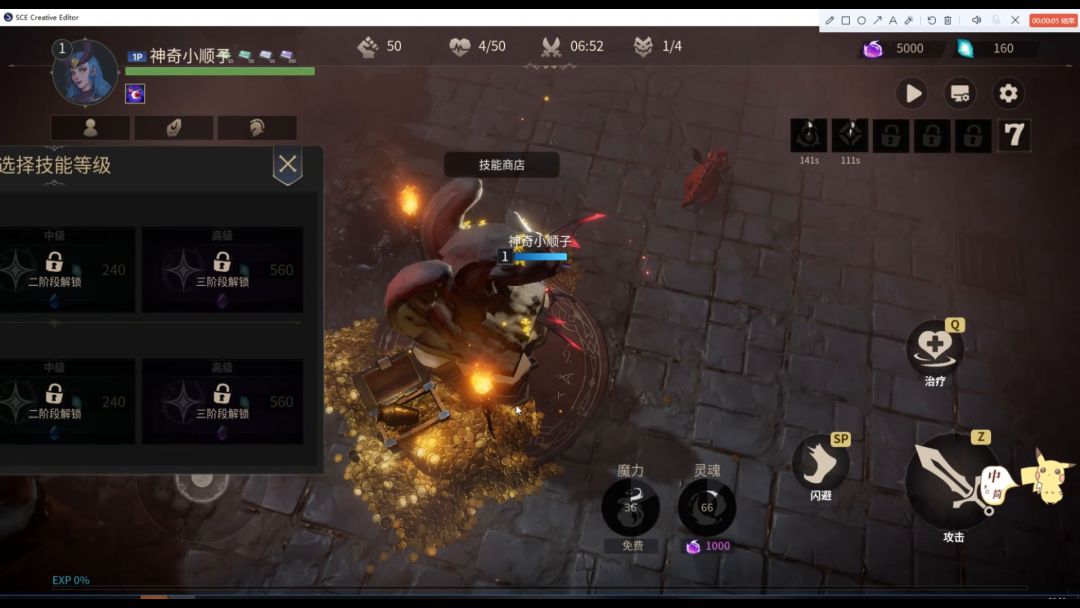Choose the pencil tool in recorder toolbar

(830, 20)
